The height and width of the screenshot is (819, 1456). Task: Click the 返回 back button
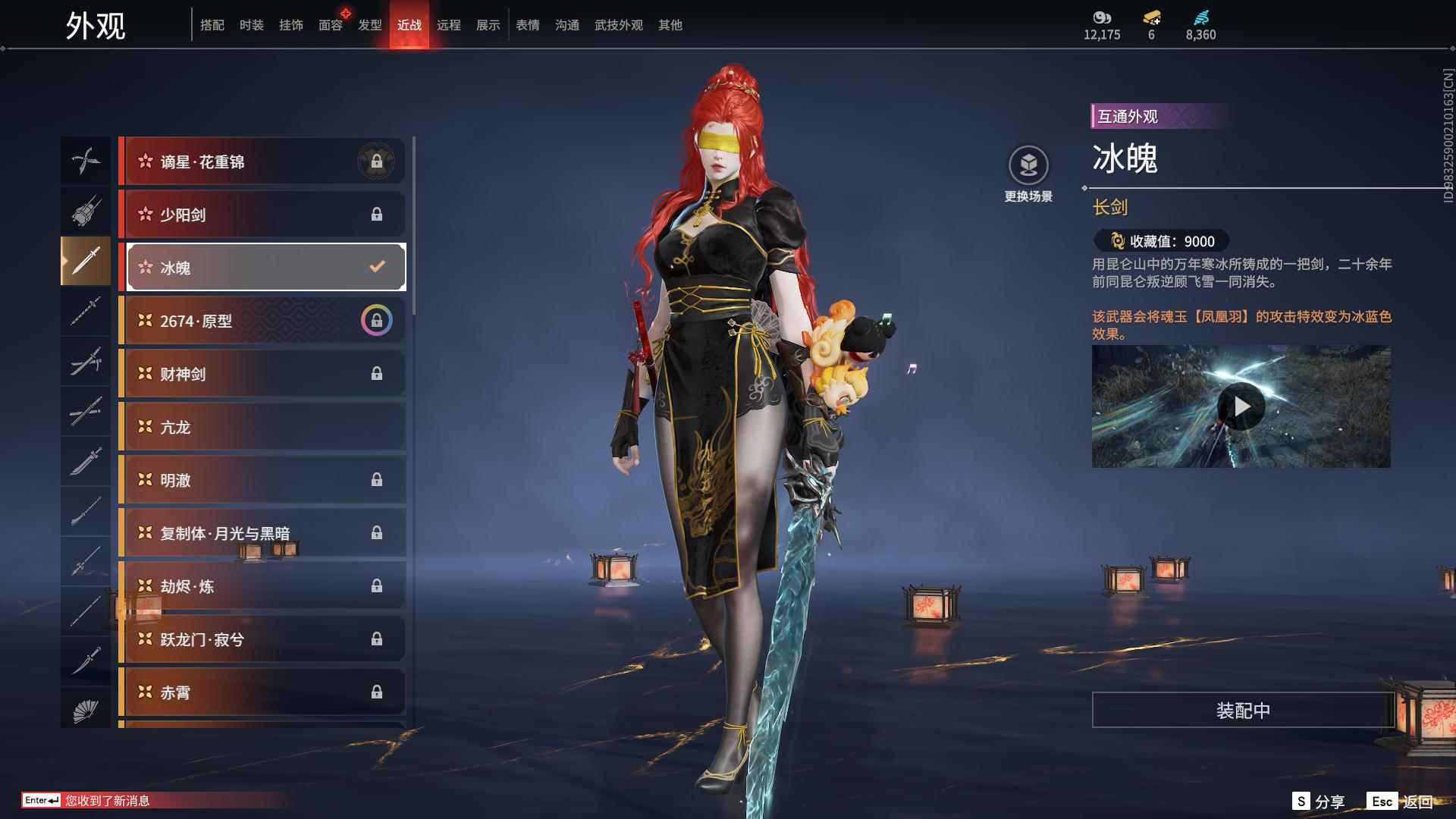1401,802
